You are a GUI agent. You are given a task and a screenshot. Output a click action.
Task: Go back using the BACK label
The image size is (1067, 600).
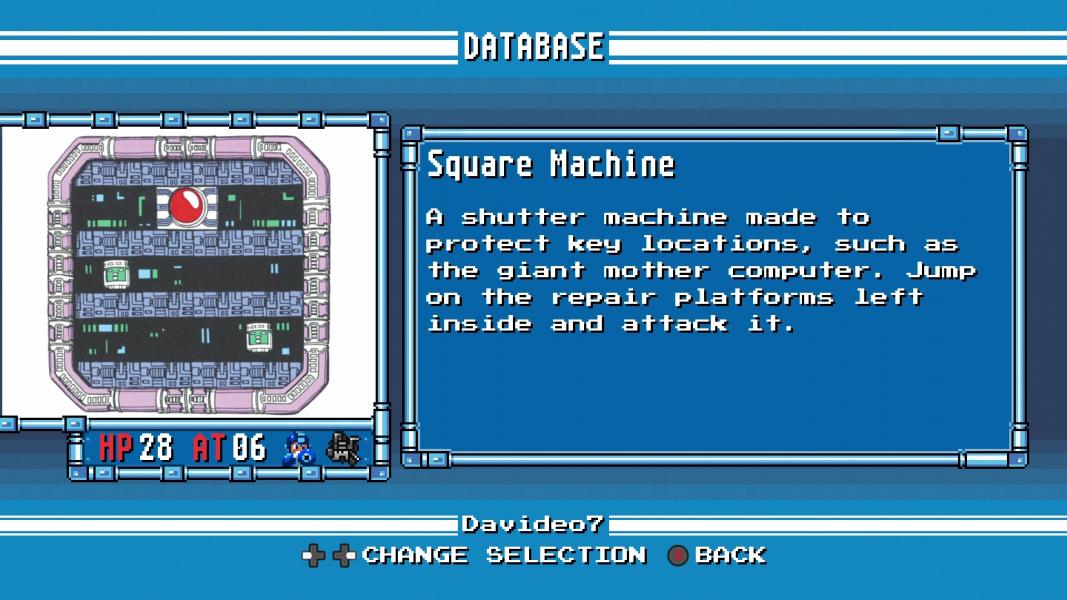tap(730, 555)
